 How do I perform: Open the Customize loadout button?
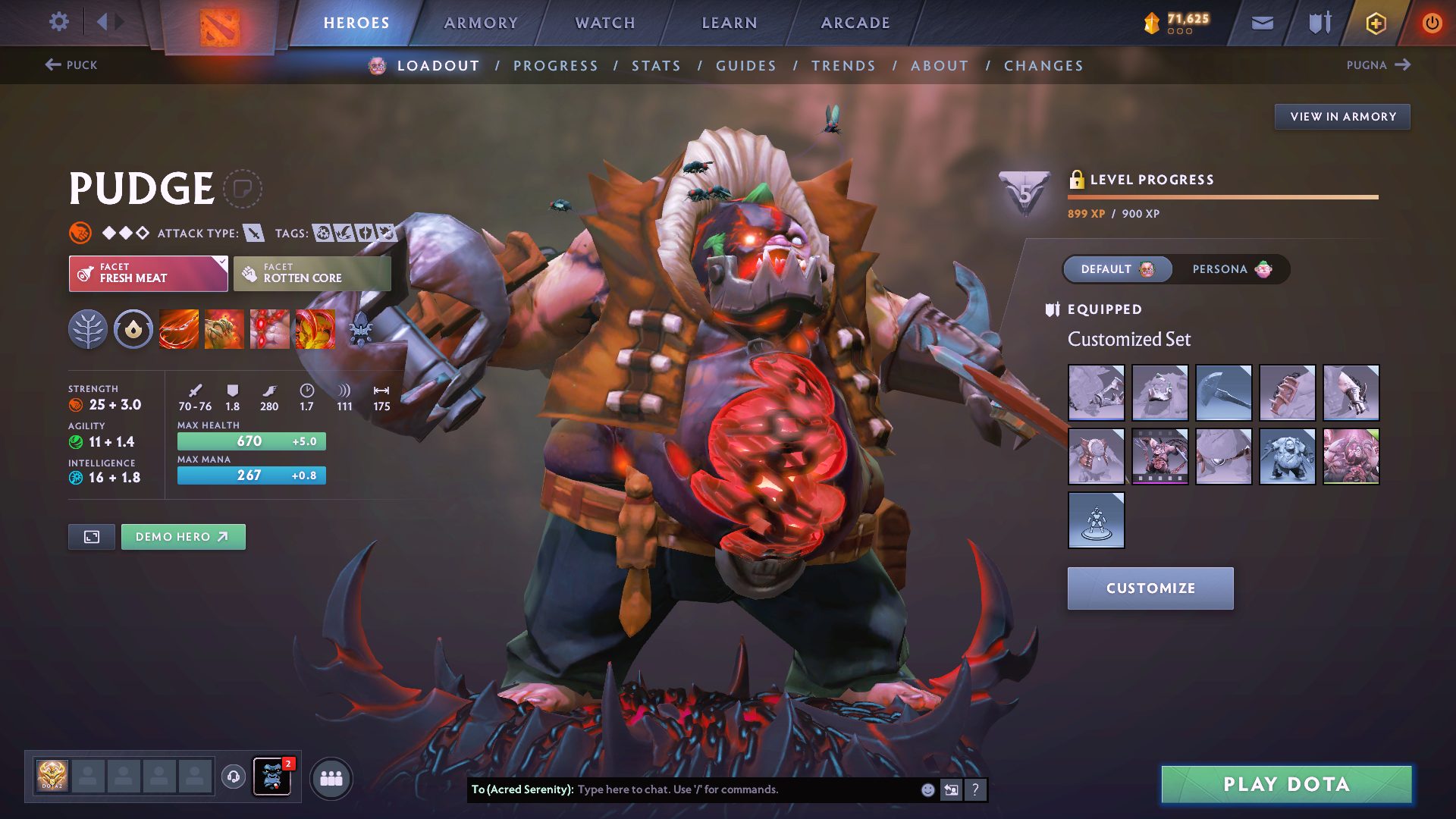[1150, 588]
